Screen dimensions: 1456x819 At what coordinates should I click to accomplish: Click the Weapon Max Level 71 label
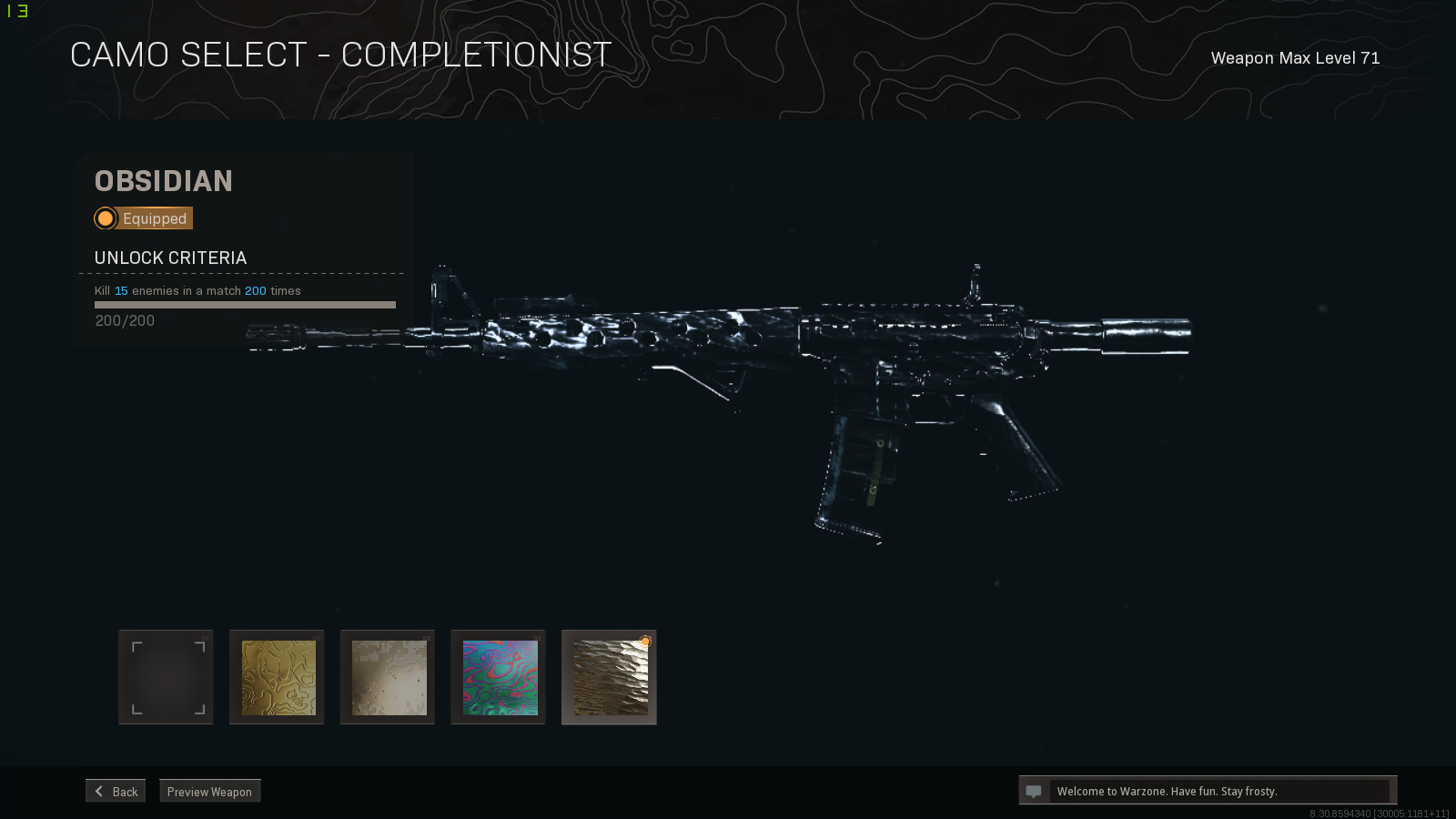point(1295,57)
